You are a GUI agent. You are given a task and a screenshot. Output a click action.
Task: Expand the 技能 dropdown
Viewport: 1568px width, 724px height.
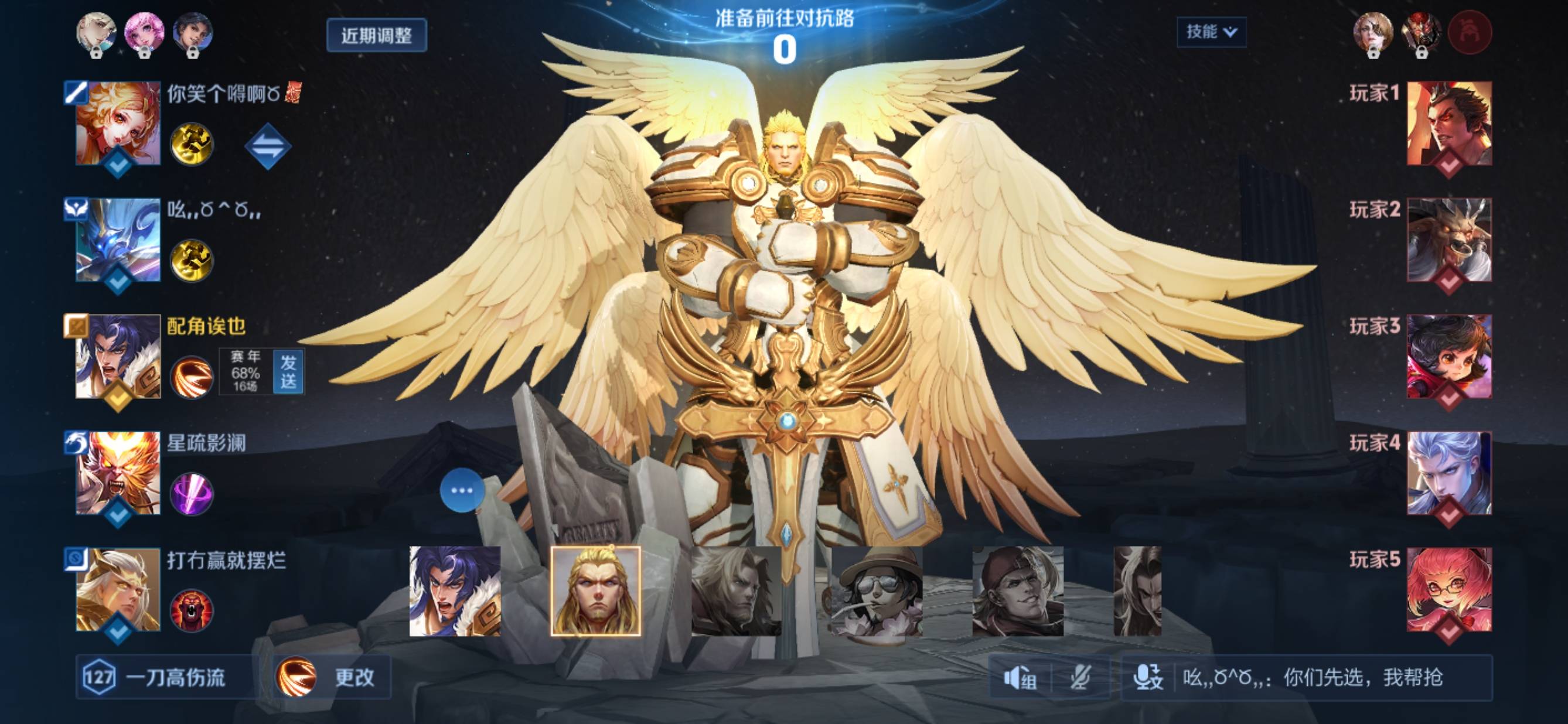tap(1211, 32)
